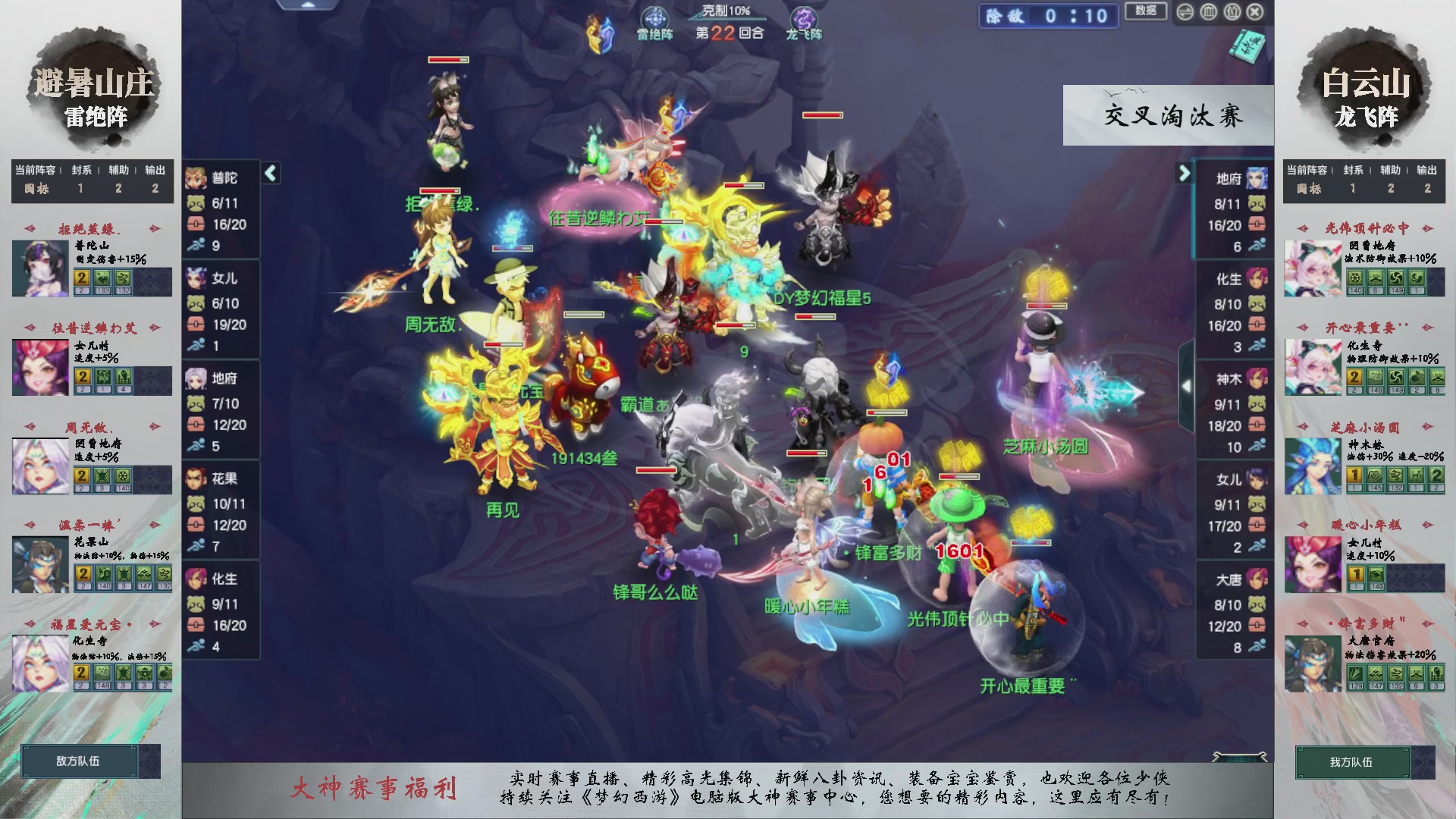Select the 输出 tab in left lineup header
Image resolution: width=1456 pixels, height=819 pixels.
tap(155, 171)
